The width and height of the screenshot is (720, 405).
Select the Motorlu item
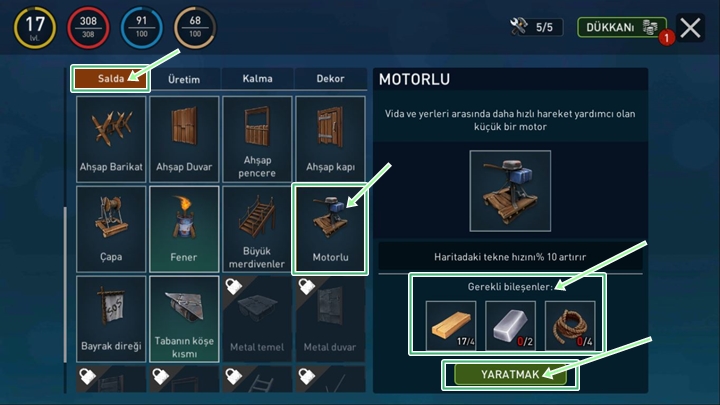(331, 229)
